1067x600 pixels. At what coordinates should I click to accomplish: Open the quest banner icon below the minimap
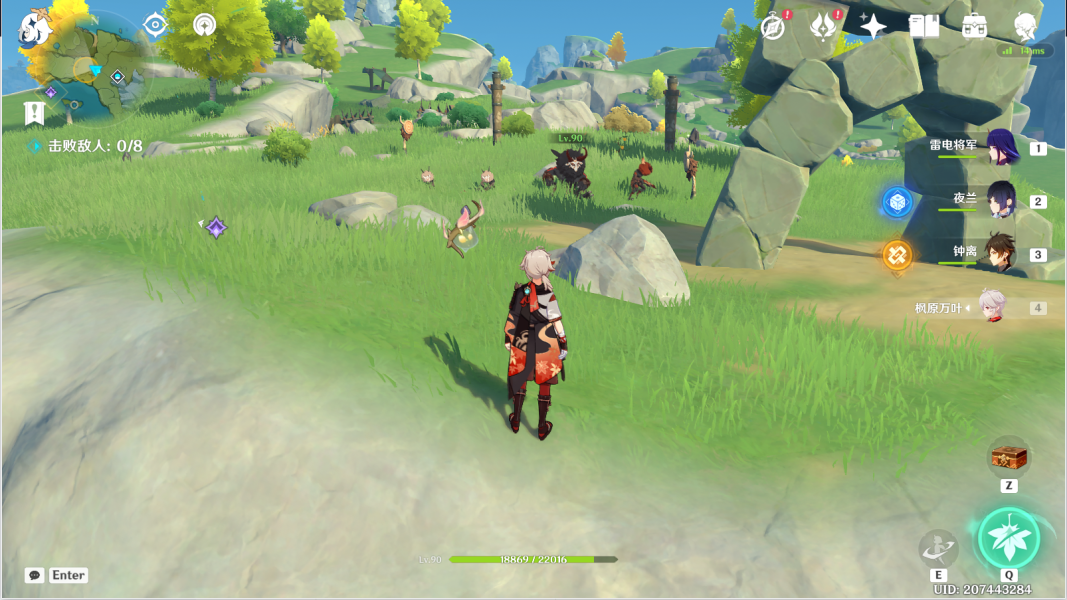pyautogui.click(x=35, y=113)
